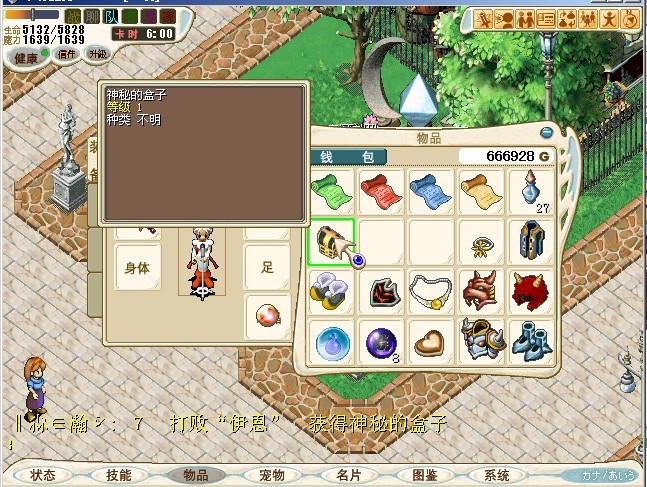Screen dimensions: 647x487
Task: Open the 宠物 pets tab
Action: tap(272, 475)
